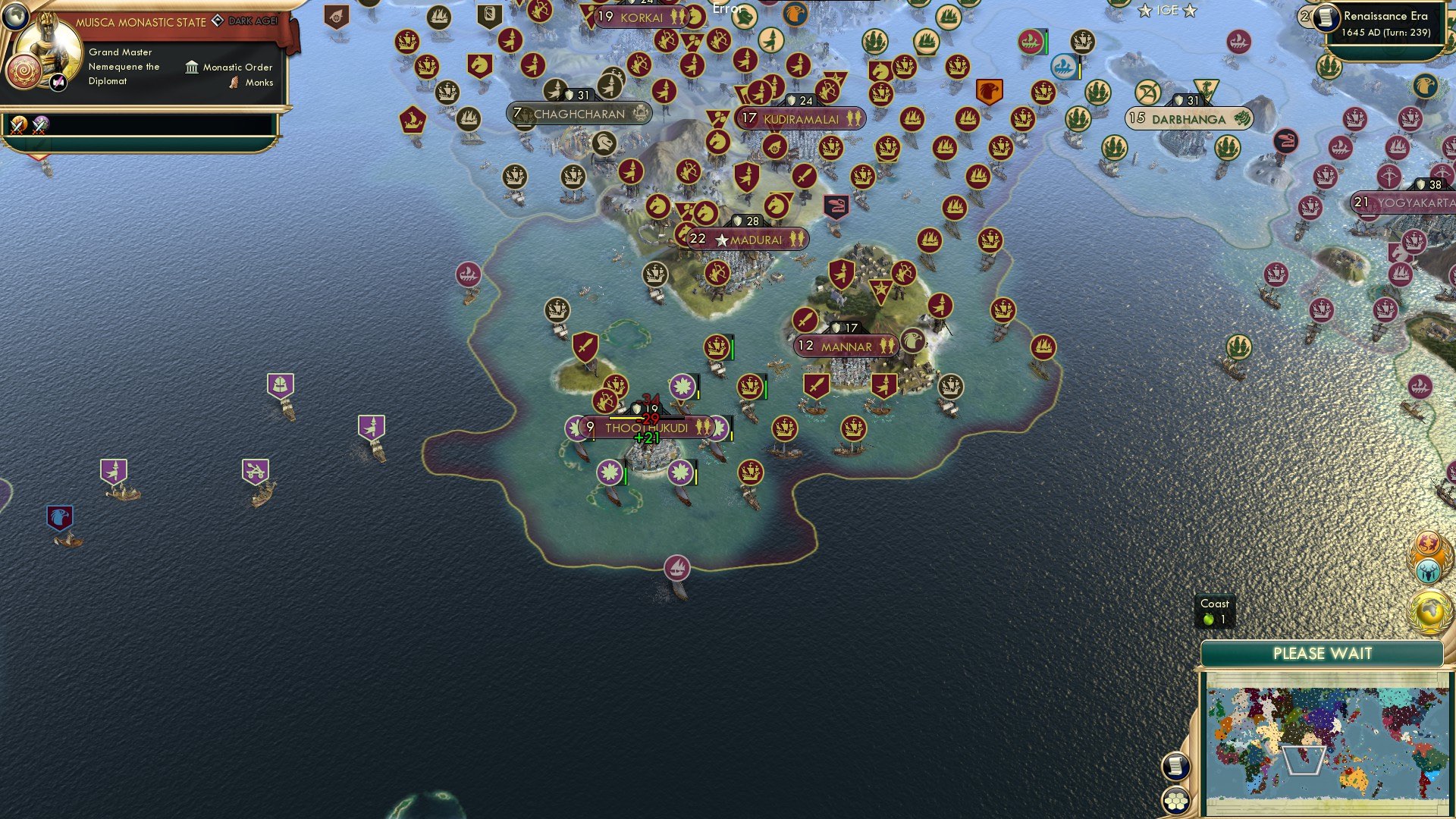Select the Monastic Order temple icon
1456x819 pixels.
point(191,67)
